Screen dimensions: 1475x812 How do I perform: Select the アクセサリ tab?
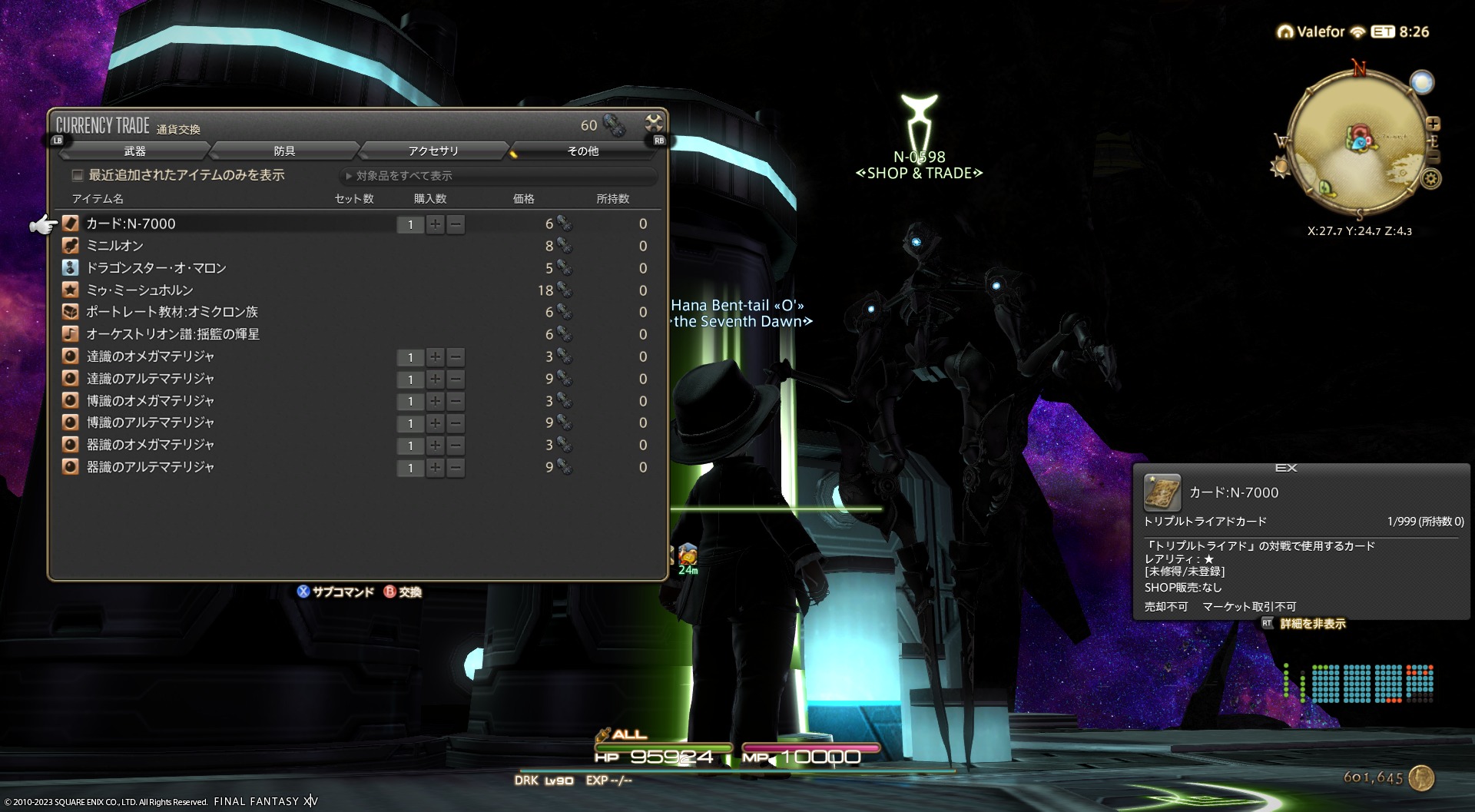(433, 151)
